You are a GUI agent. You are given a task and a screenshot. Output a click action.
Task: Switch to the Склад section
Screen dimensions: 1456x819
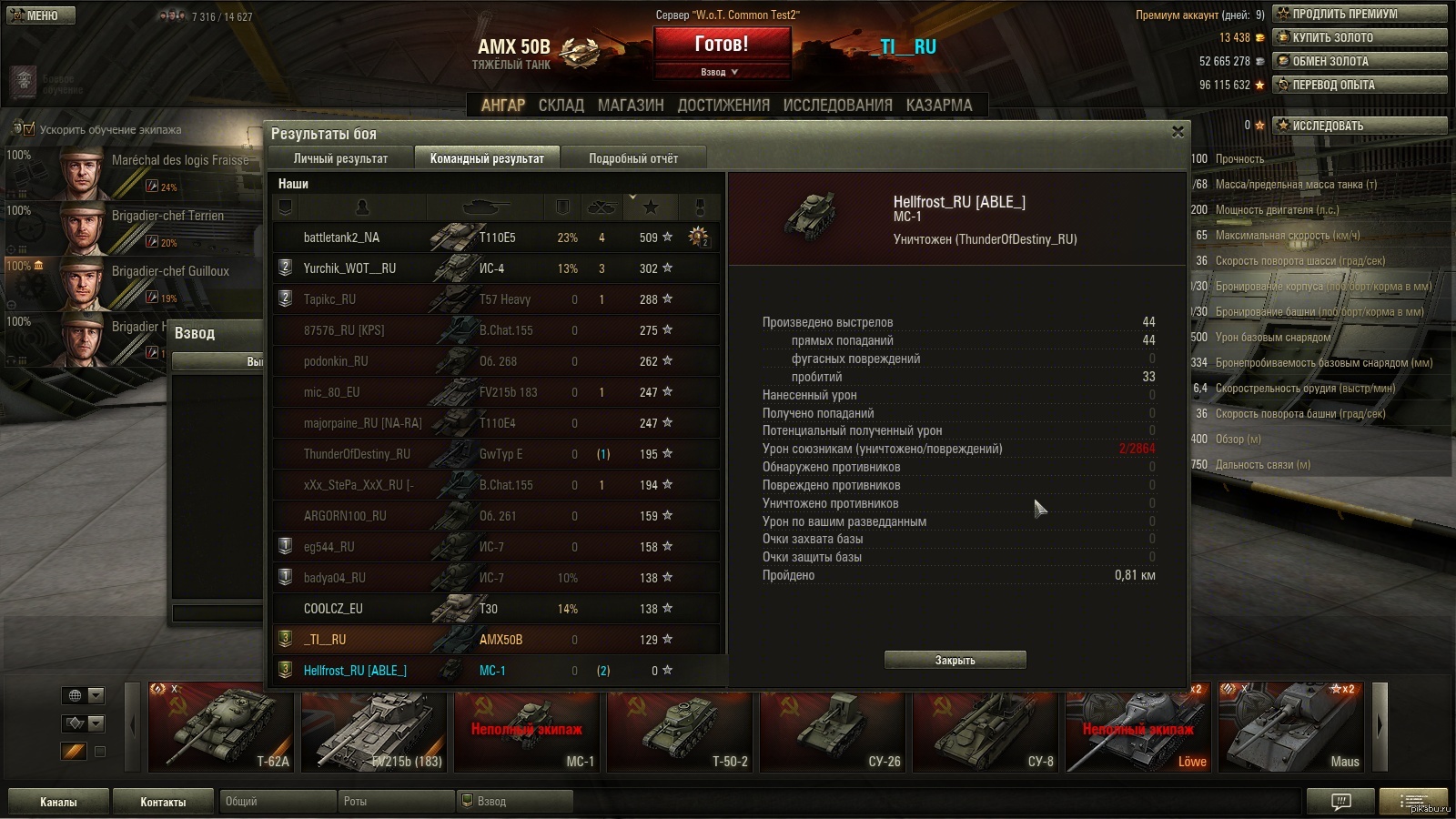pos(561,105)
